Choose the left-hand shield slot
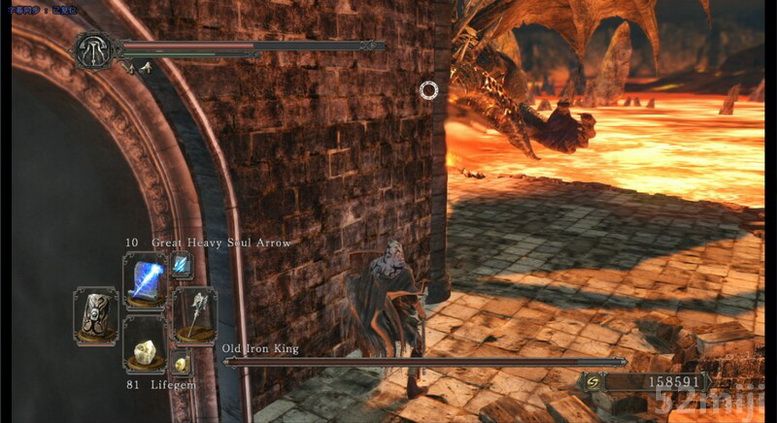Screen dimensions: 777x423 click(96, 315)
